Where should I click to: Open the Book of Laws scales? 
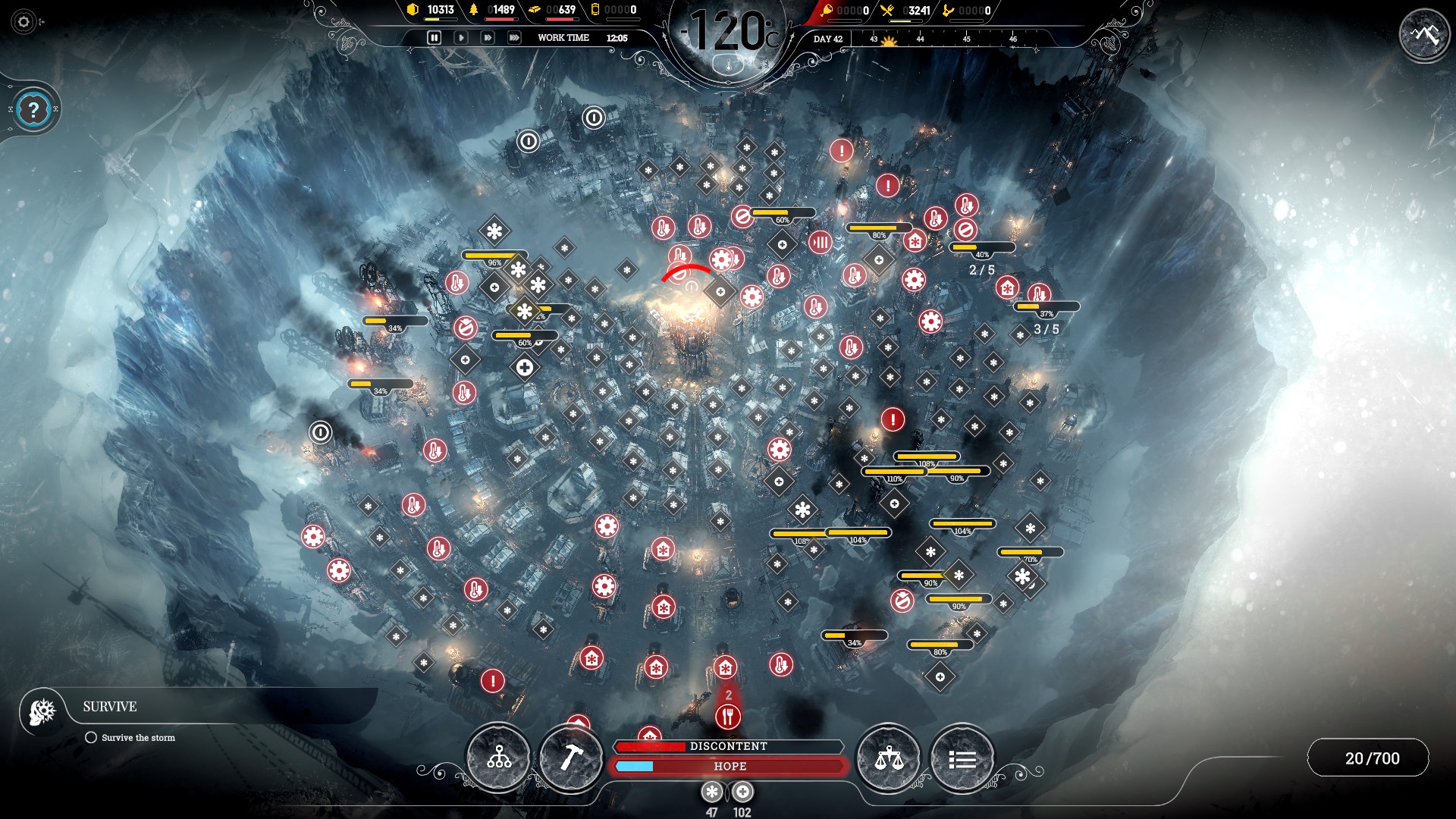(x=888, y=758)
